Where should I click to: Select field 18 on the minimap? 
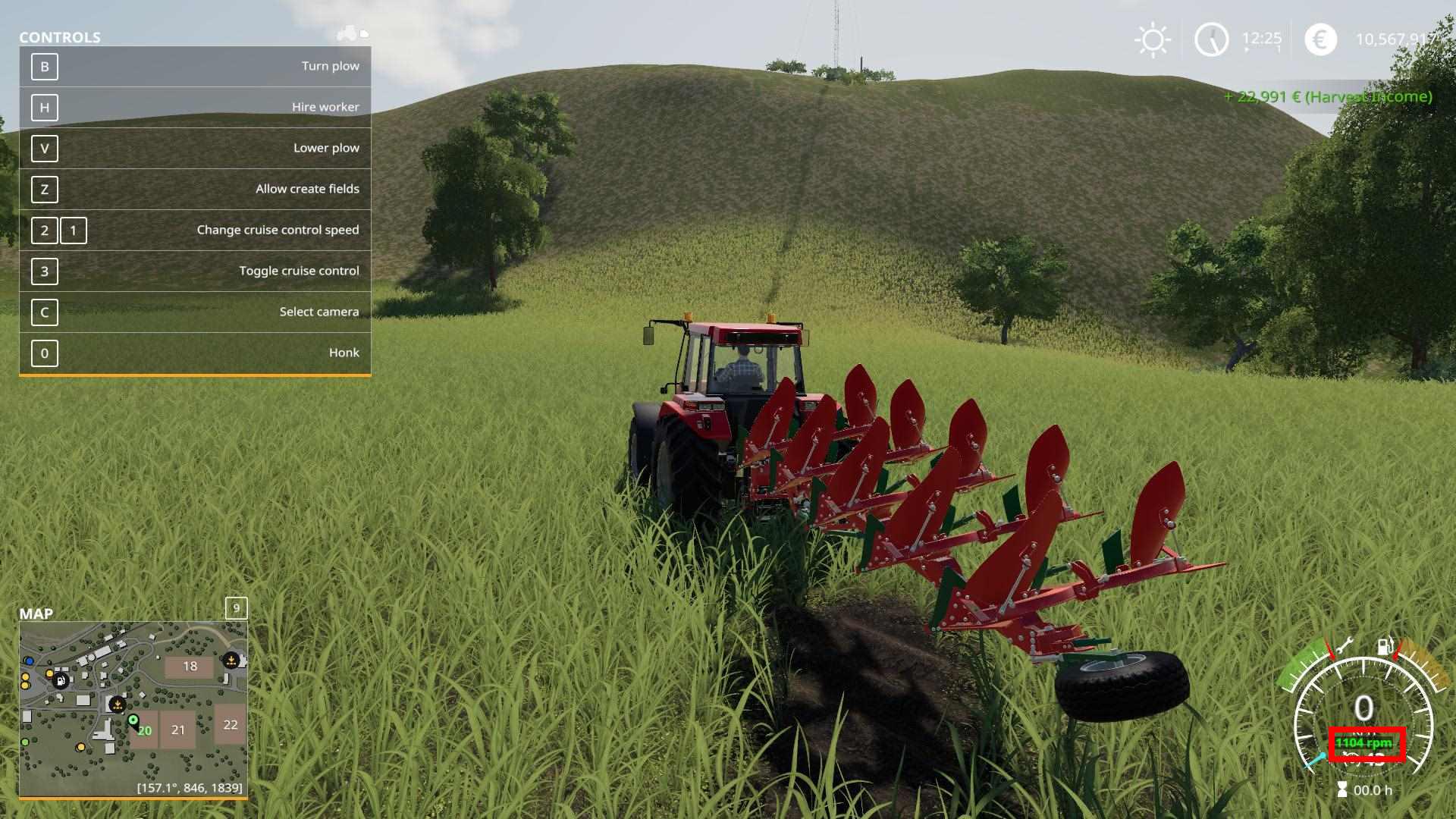coord(190,667)
